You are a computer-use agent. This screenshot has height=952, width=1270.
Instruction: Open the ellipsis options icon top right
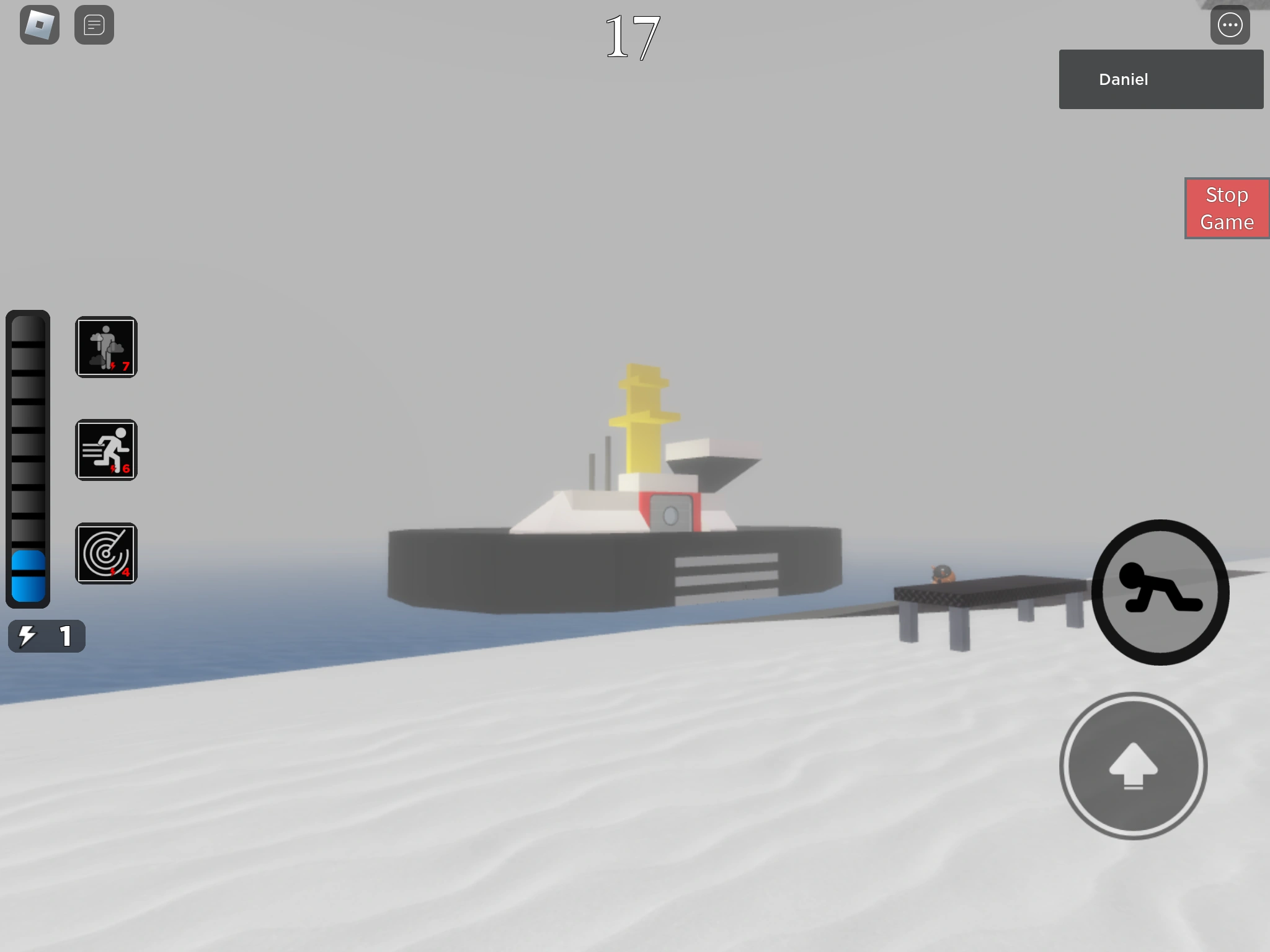[1230, 25]
